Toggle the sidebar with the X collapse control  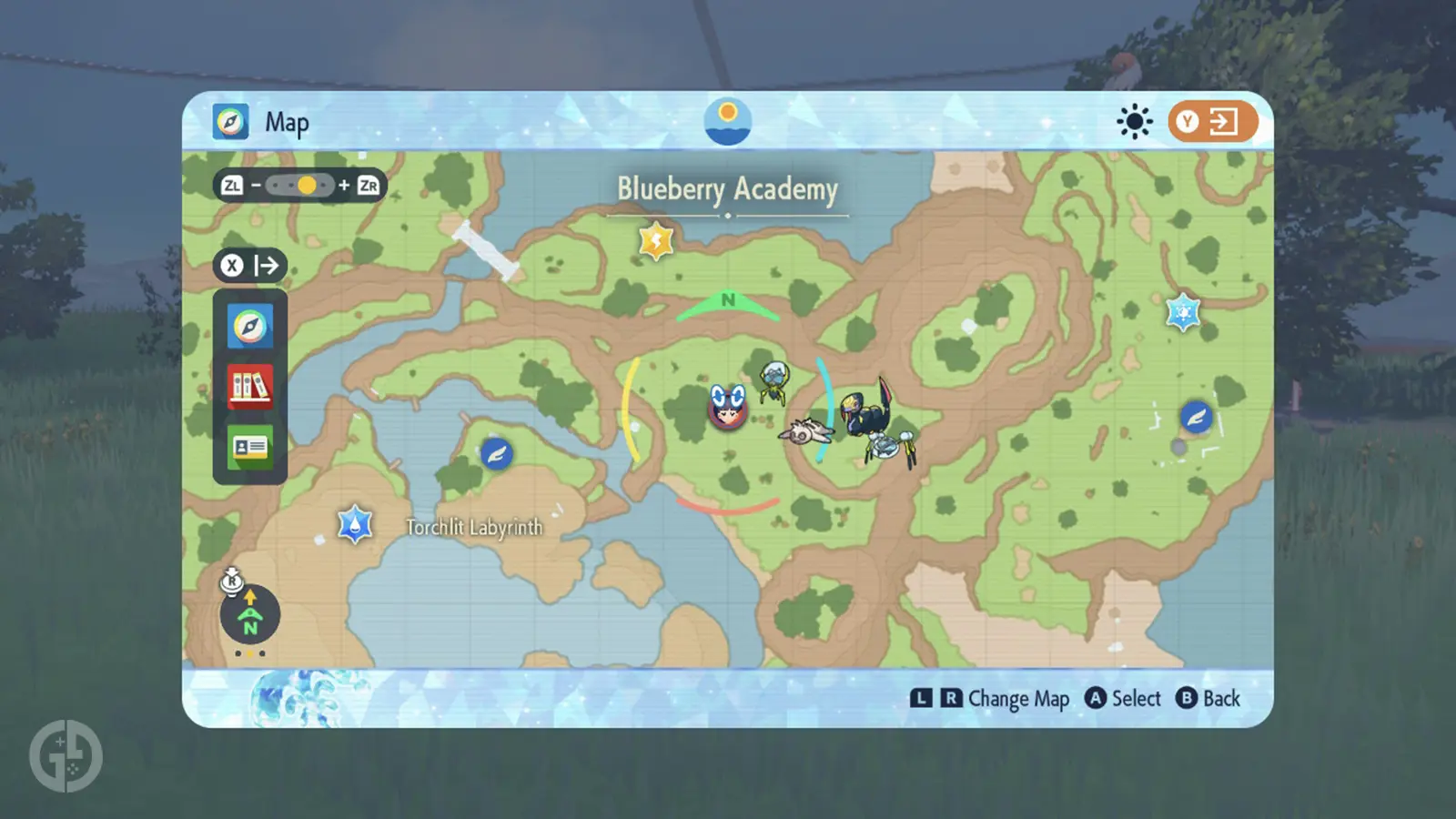tap(249, 266)
